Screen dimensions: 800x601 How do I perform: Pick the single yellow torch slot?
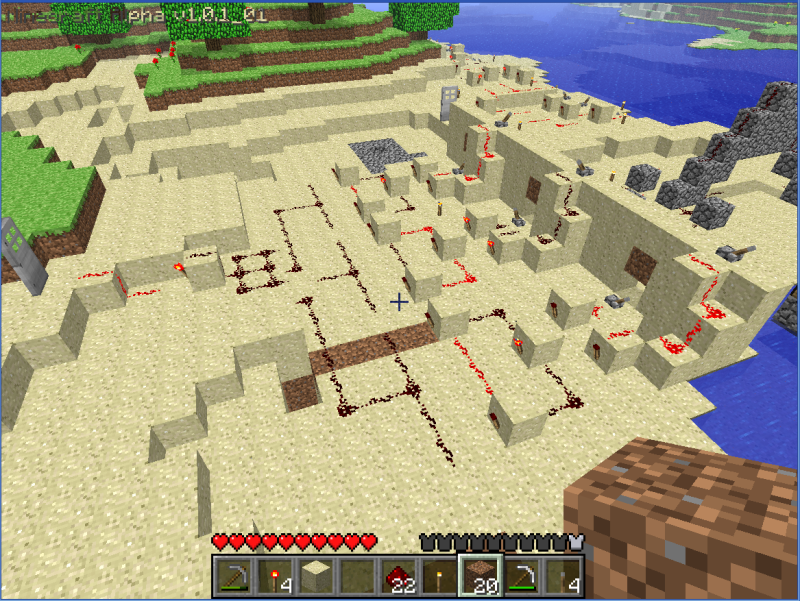point(437,577)
